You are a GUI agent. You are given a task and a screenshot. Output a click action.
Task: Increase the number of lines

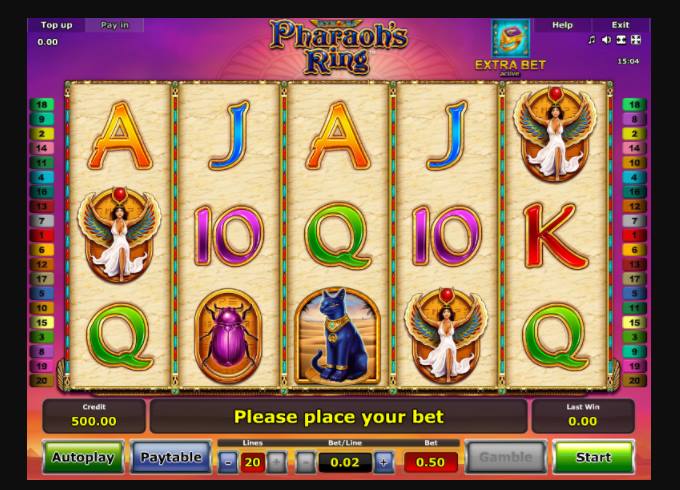click(276, 462)
